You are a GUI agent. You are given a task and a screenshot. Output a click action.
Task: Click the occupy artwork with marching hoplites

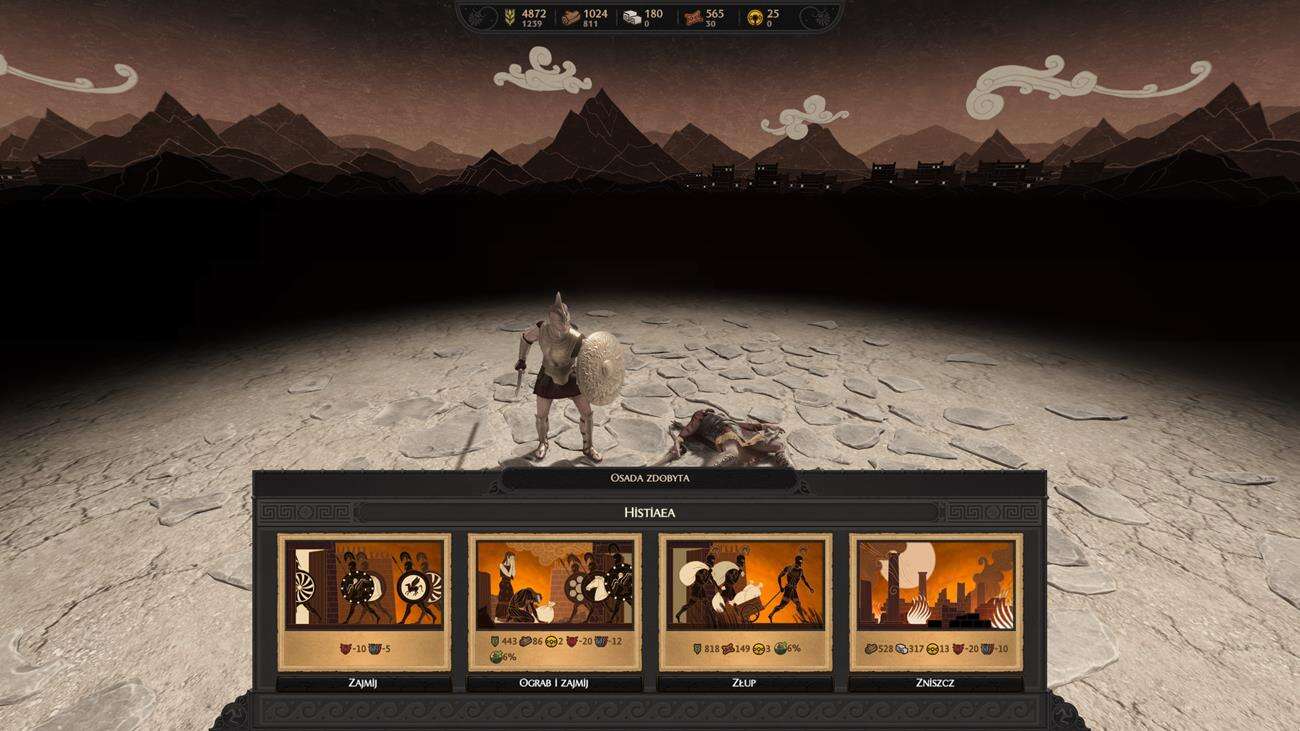(364, 585)
